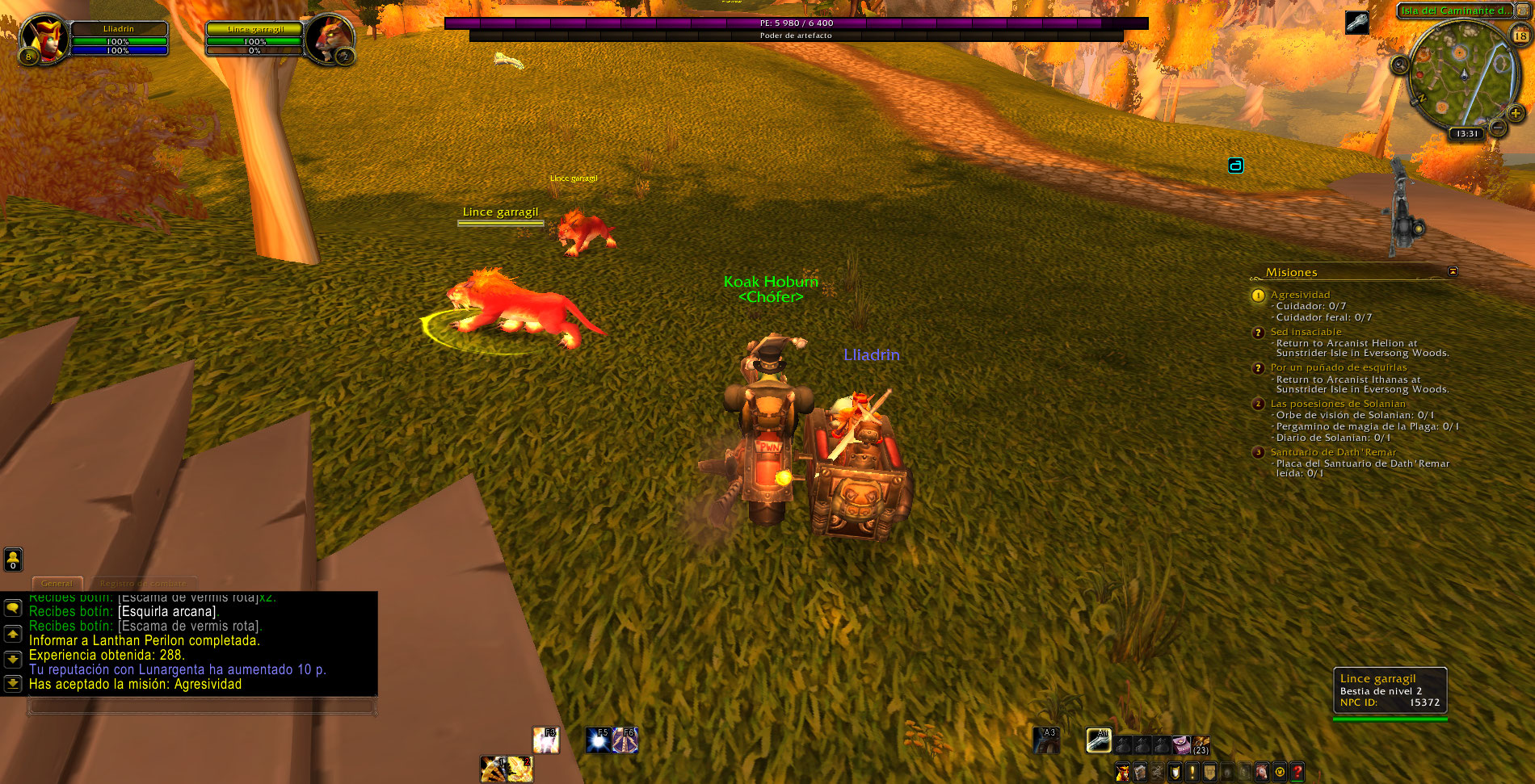The height and width of the screenshot is (784, 1535).
Task: Open the friends list social button
Action: pyautogui.click(x=13, y=559)
